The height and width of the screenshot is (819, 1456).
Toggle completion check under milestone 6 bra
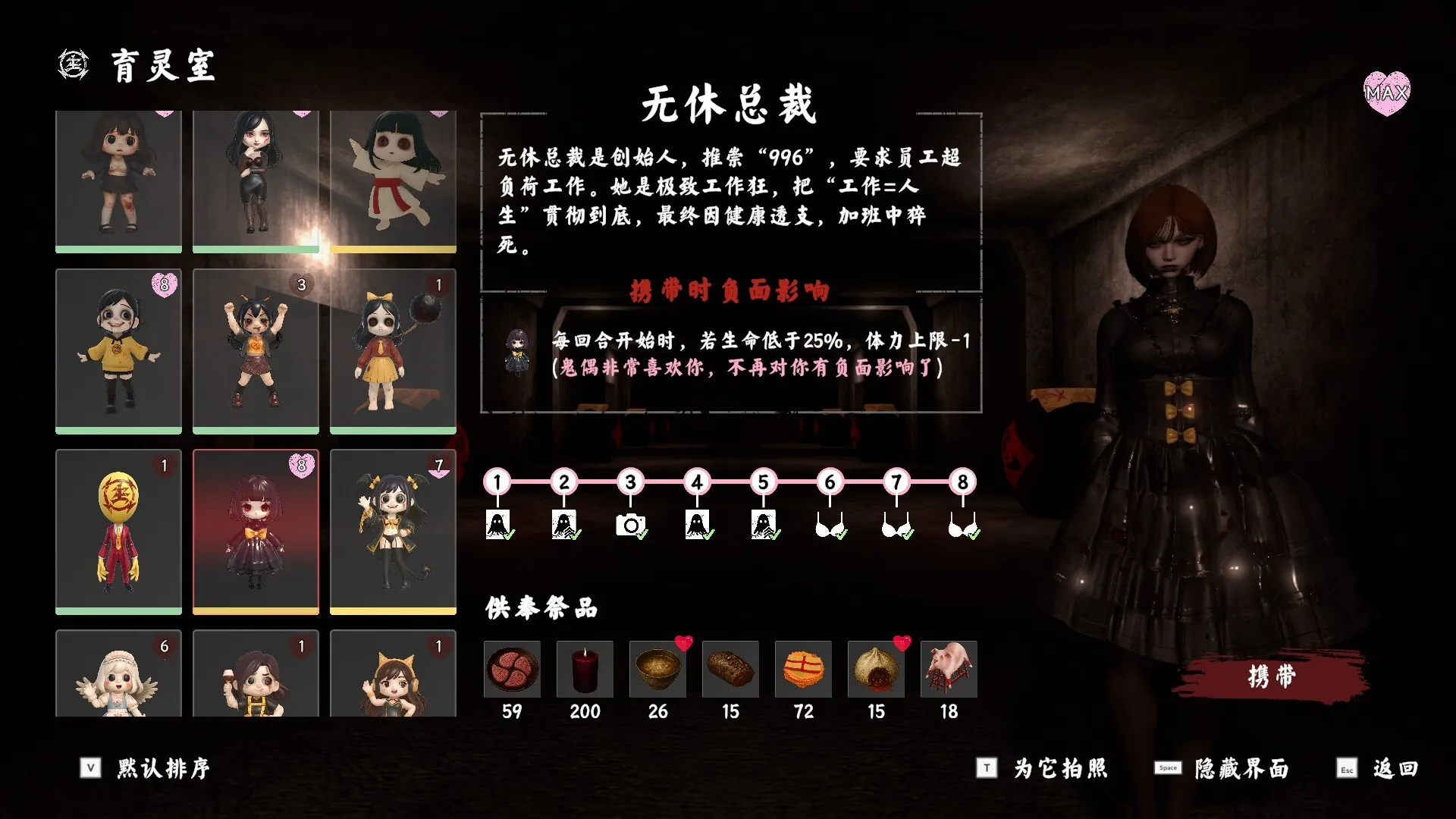[x=842, y=536]
